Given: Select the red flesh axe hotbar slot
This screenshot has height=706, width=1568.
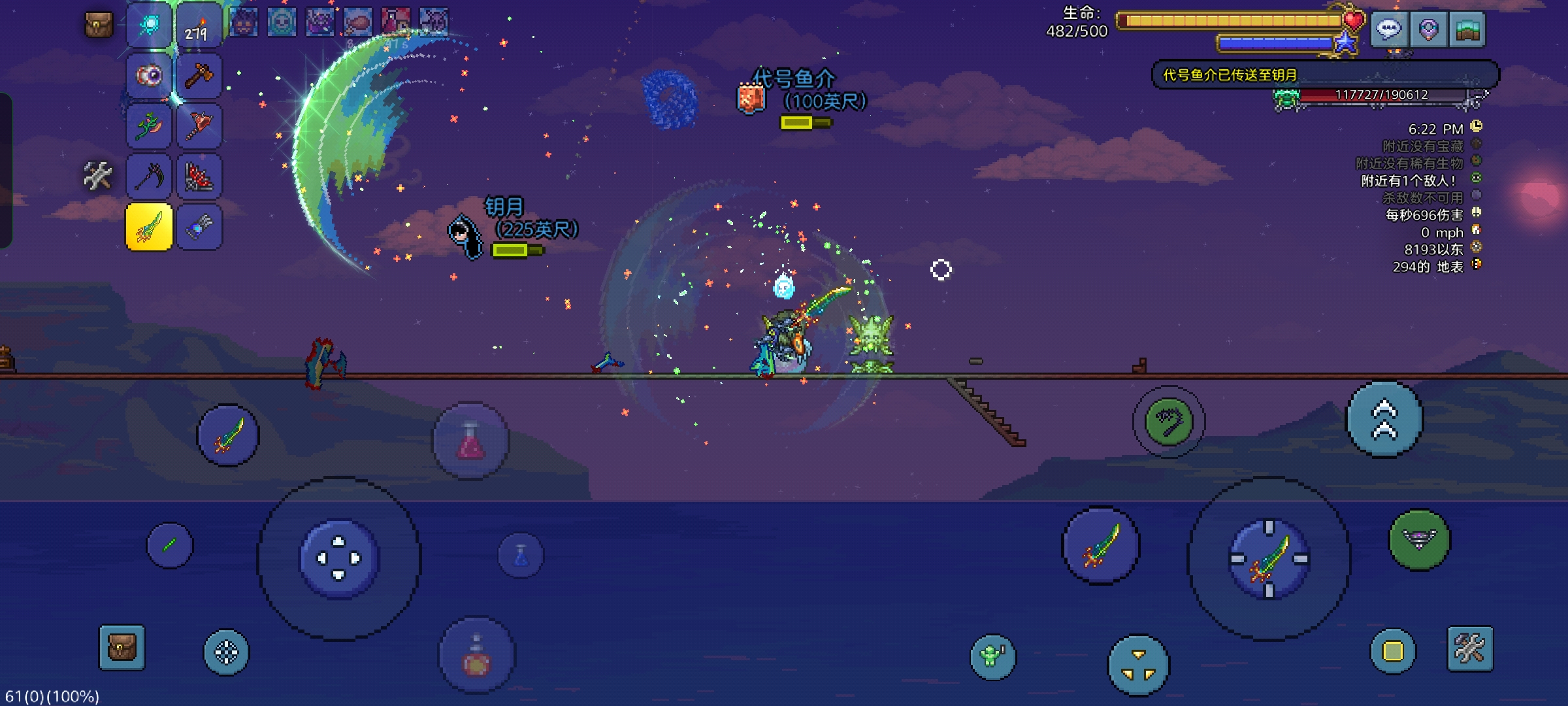Looking at the screenshot, I should (x=199, y=126).
